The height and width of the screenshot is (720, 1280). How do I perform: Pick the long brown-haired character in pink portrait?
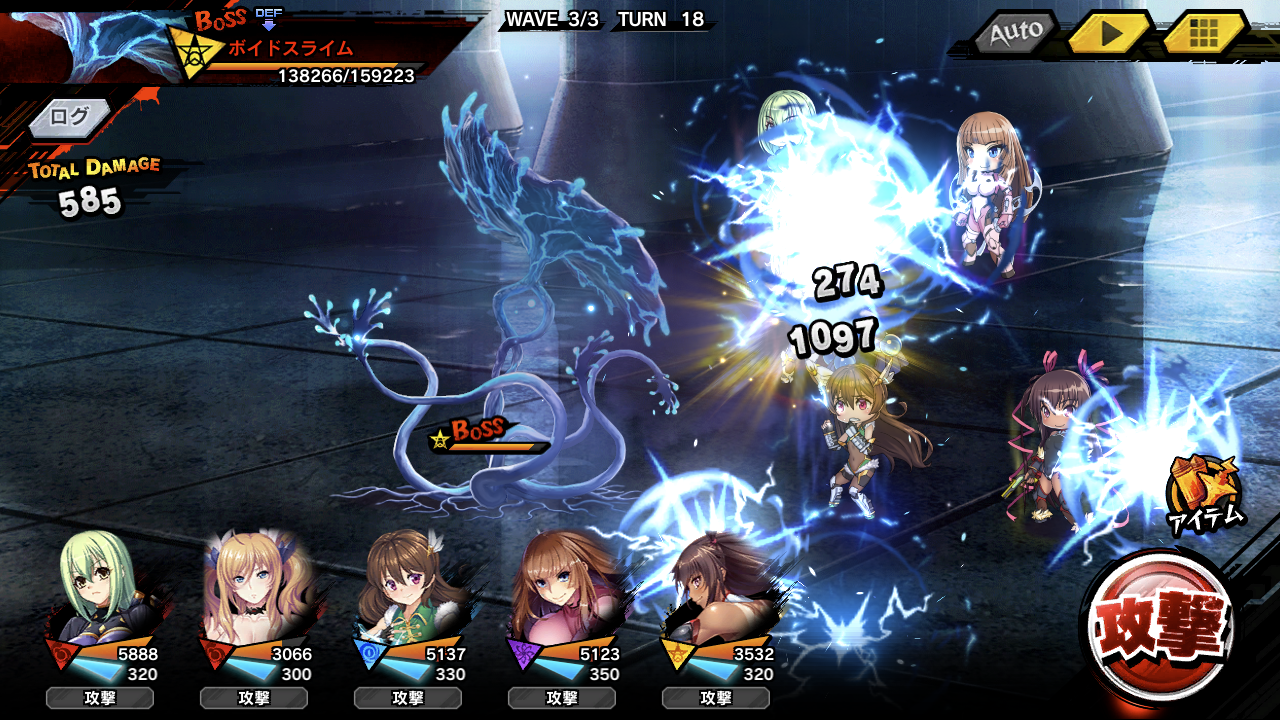[x=562, y=590]
